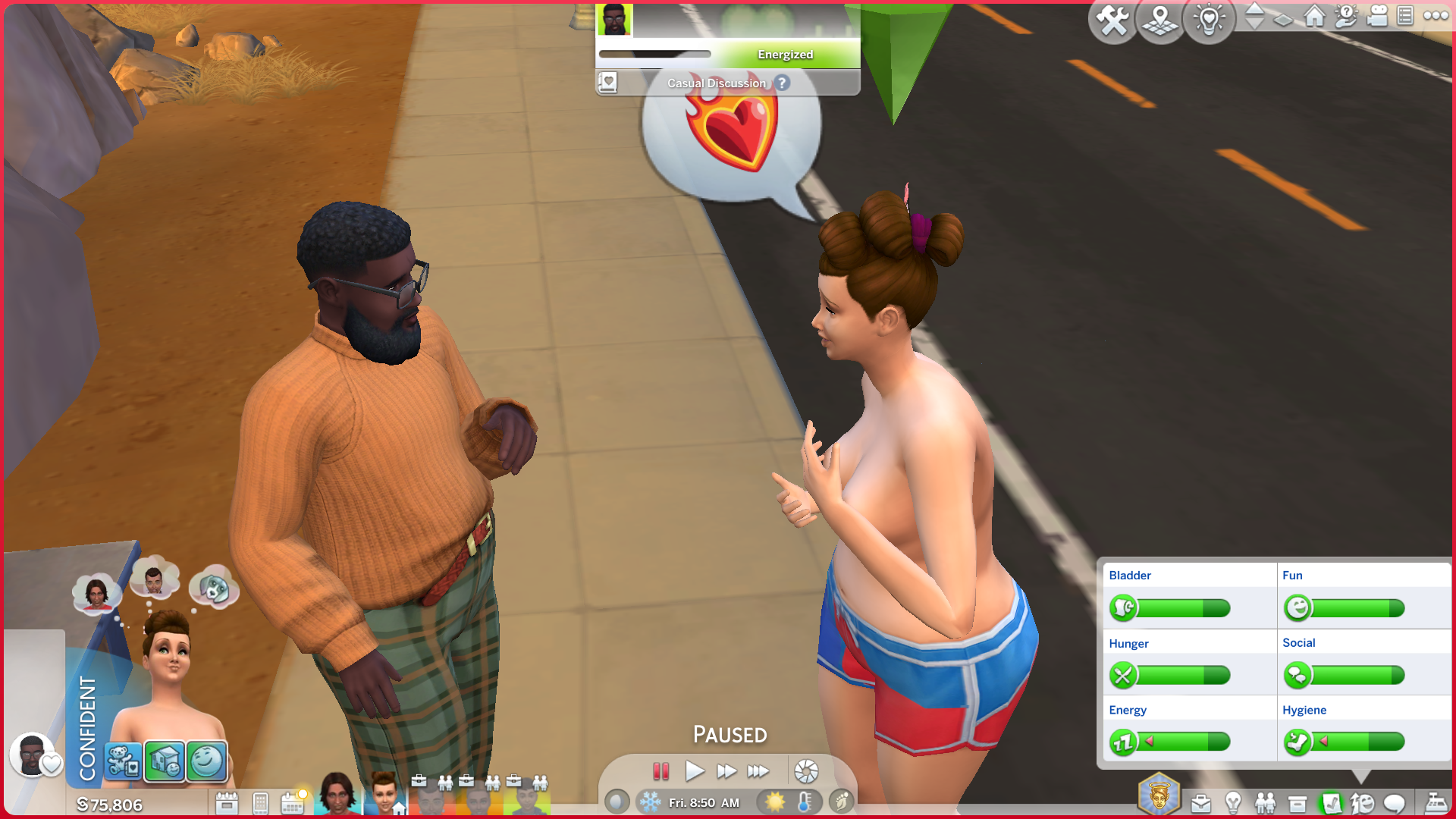Resume game at normal play speed
Image resolution: width=1456 pixels, height=819 pixels.
[694, 771]
